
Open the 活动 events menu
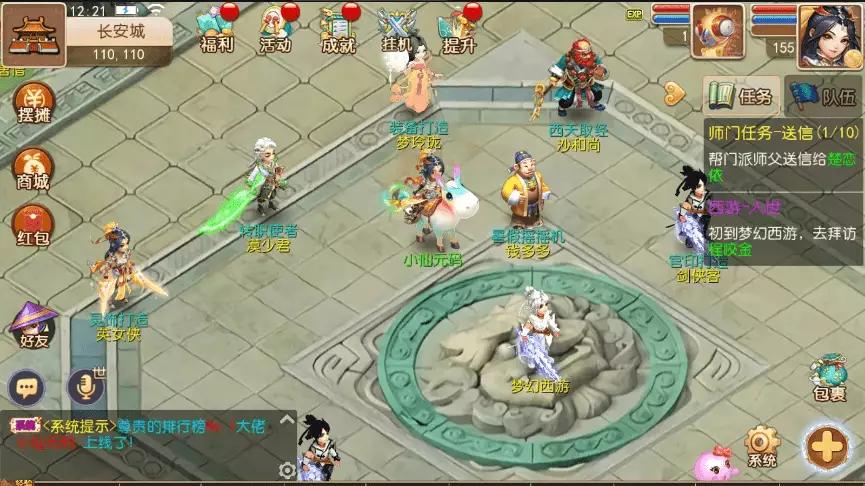pos(275,29)
